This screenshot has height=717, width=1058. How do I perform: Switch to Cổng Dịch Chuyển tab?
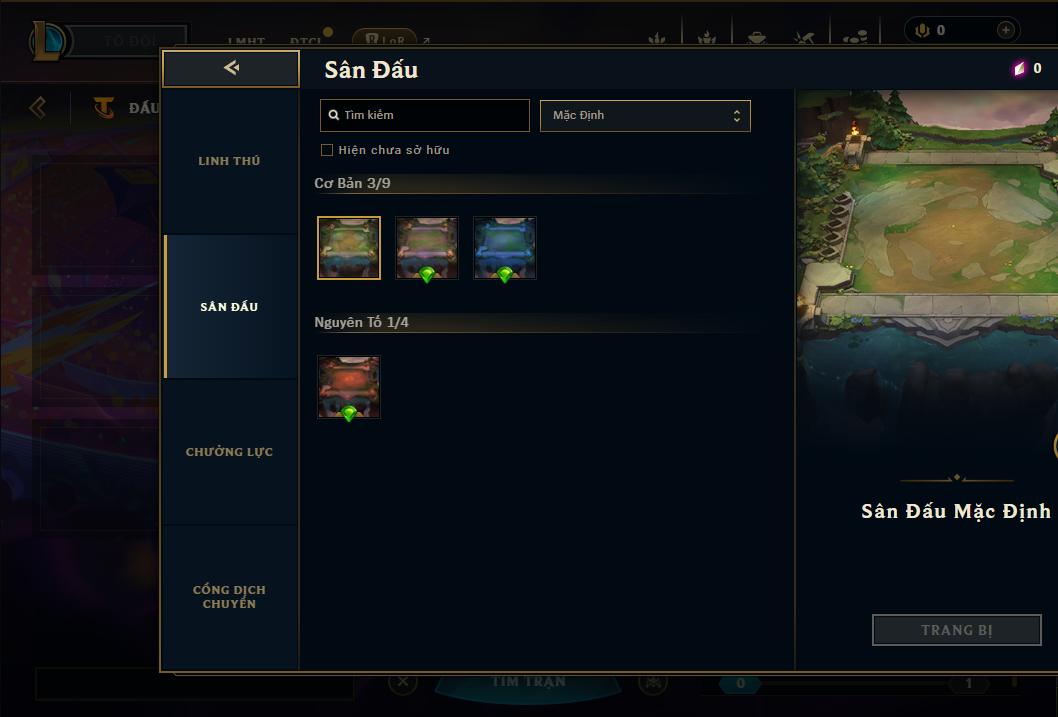point(229,597)
